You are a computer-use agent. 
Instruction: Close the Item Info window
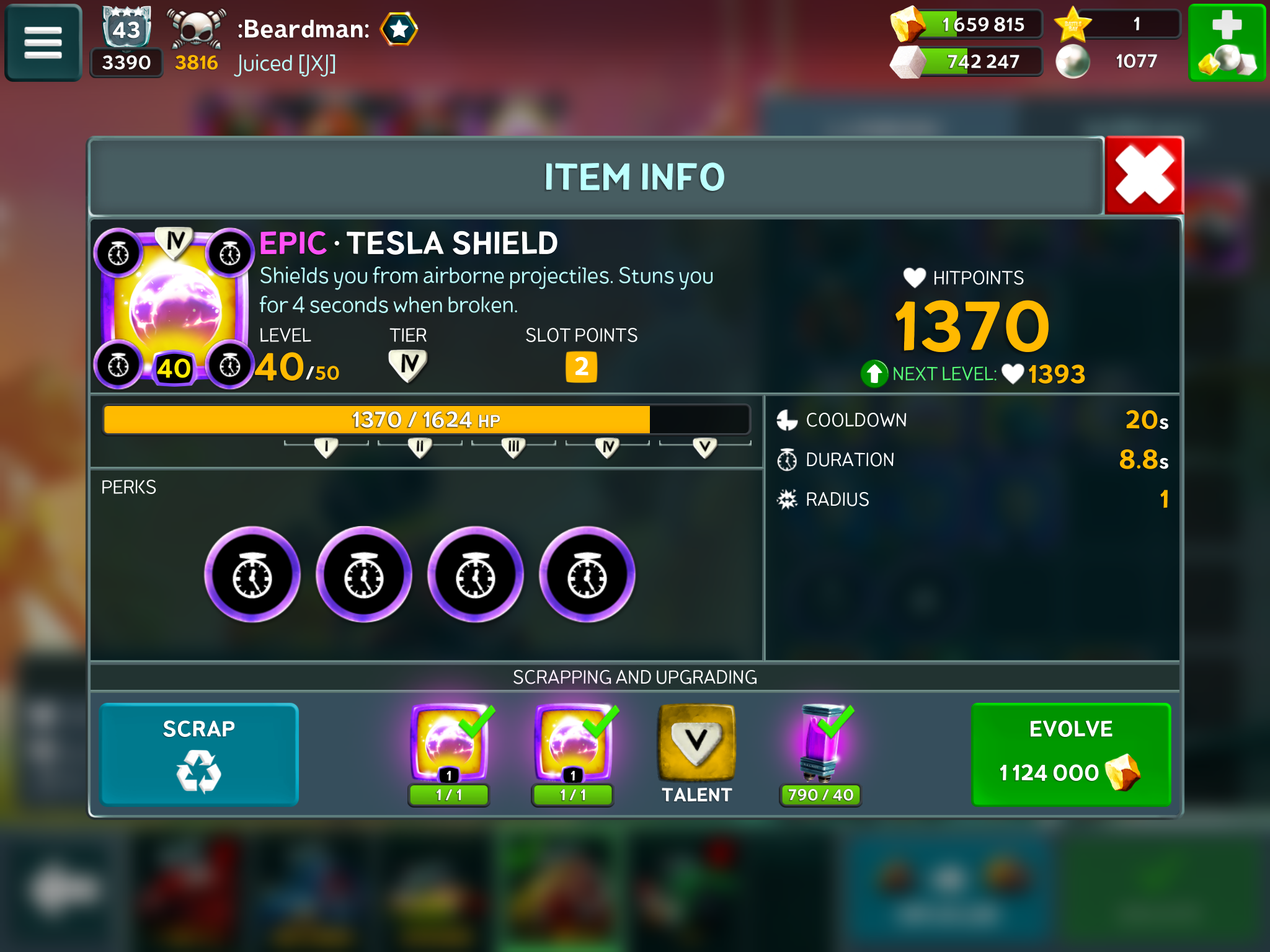click(x=1144, y=176)
